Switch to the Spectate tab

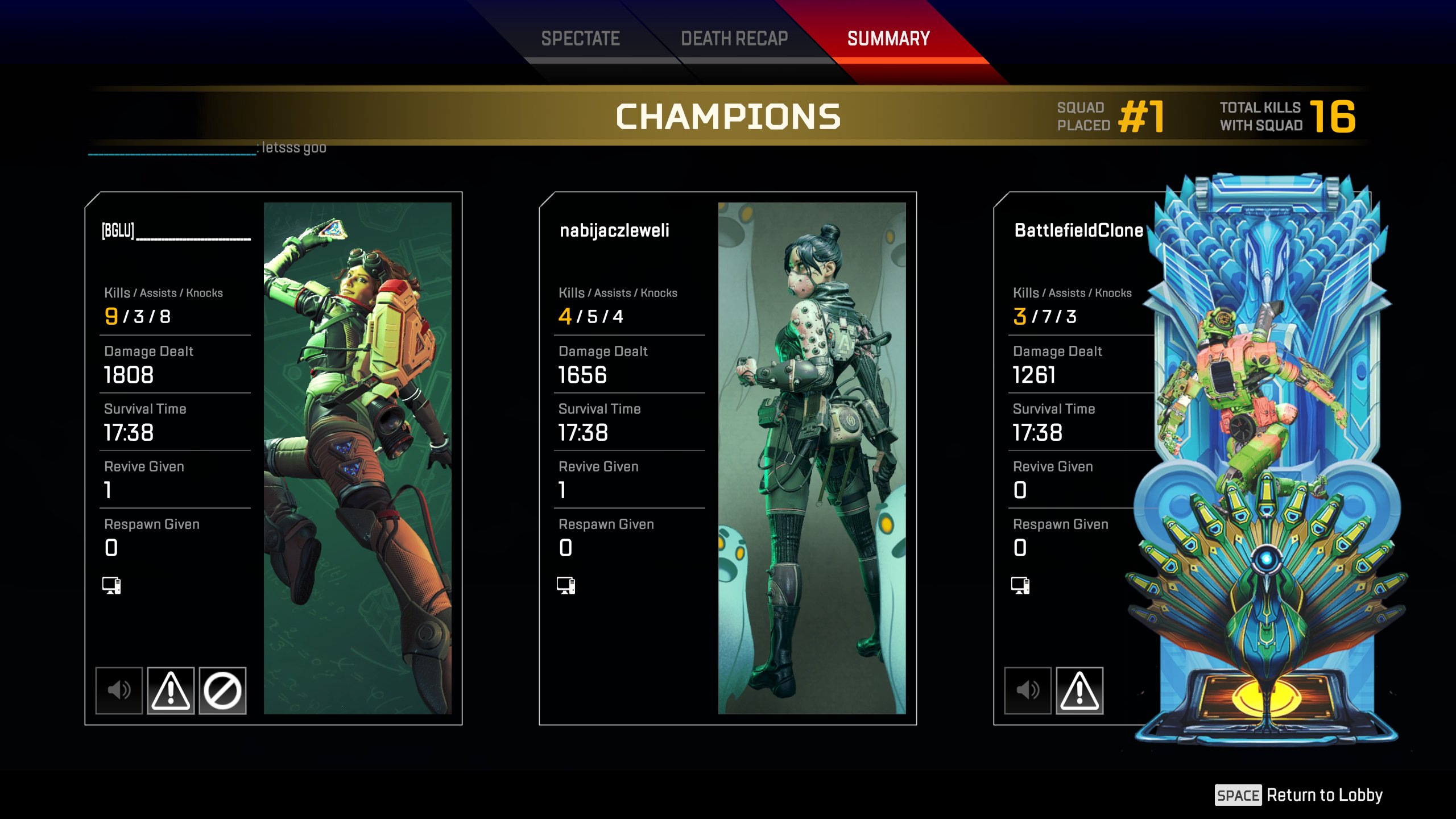[580, 39]
